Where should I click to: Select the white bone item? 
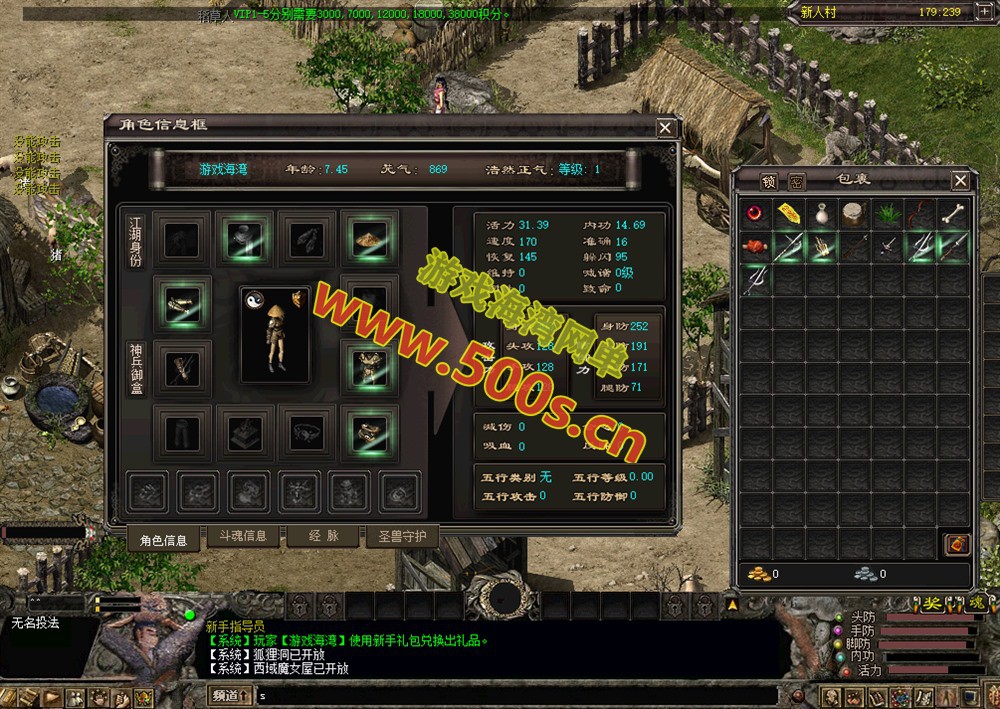(x=953, y=214)
